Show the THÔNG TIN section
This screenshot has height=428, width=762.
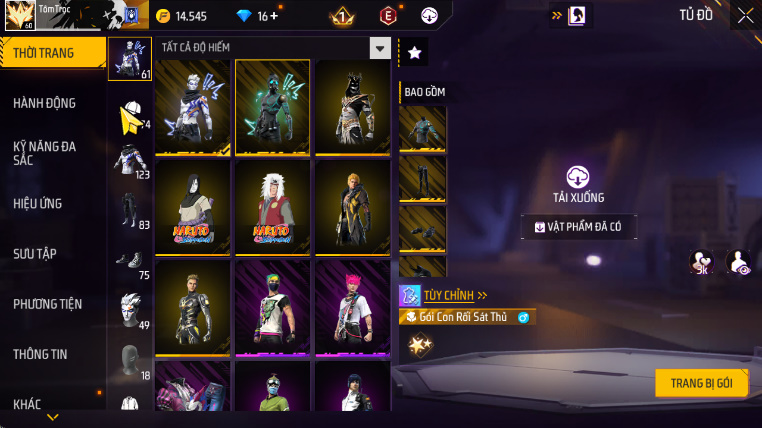pyautogui.click(x=41, y=354)
